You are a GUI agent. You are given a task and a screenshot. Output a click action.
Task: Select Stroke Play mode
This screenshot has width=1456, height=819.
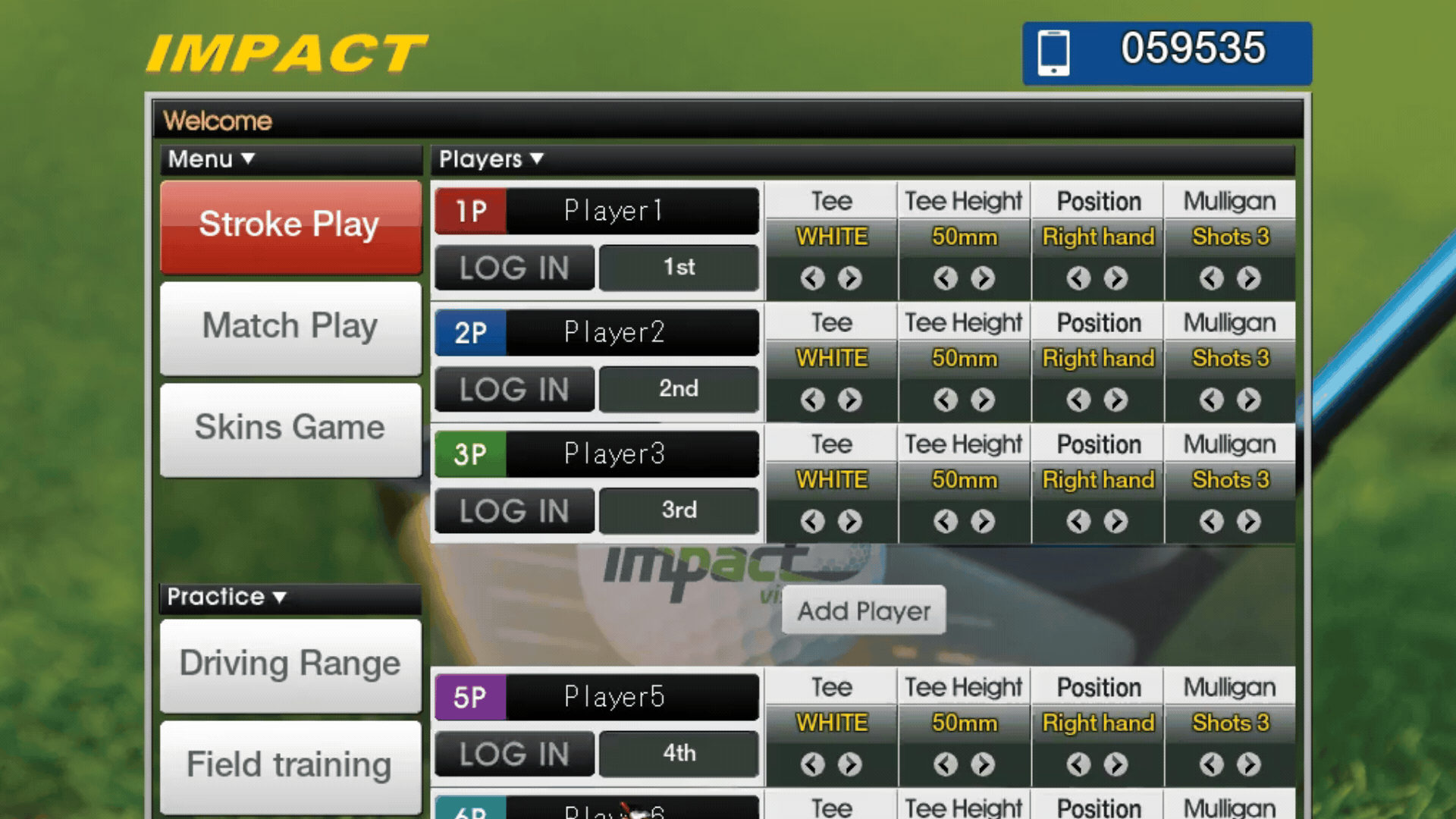pyautogui.click(x=290, y=224)
